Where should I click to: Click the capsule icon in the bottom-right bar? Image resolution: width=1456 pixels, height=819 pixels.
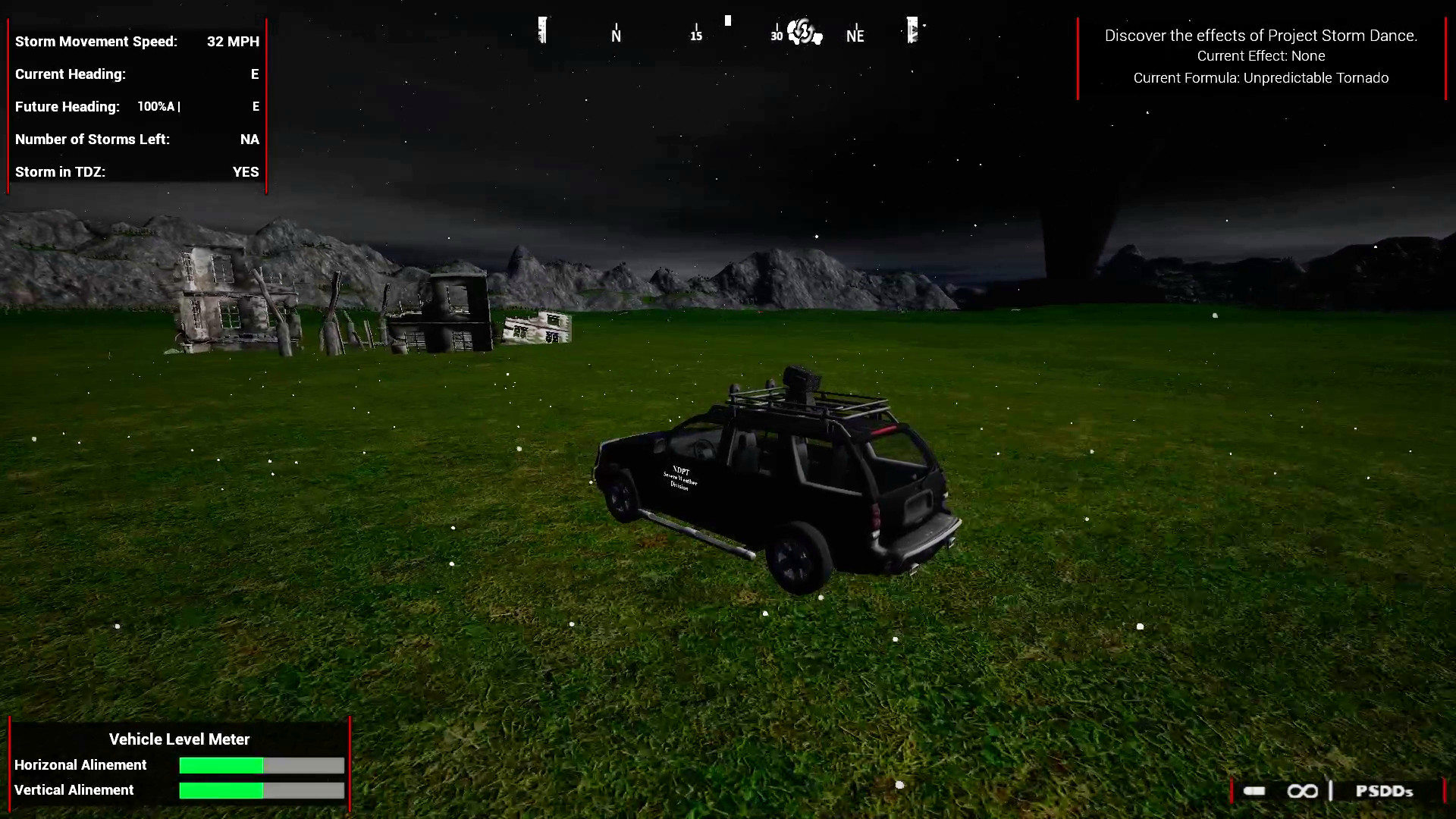point(1254,791)
